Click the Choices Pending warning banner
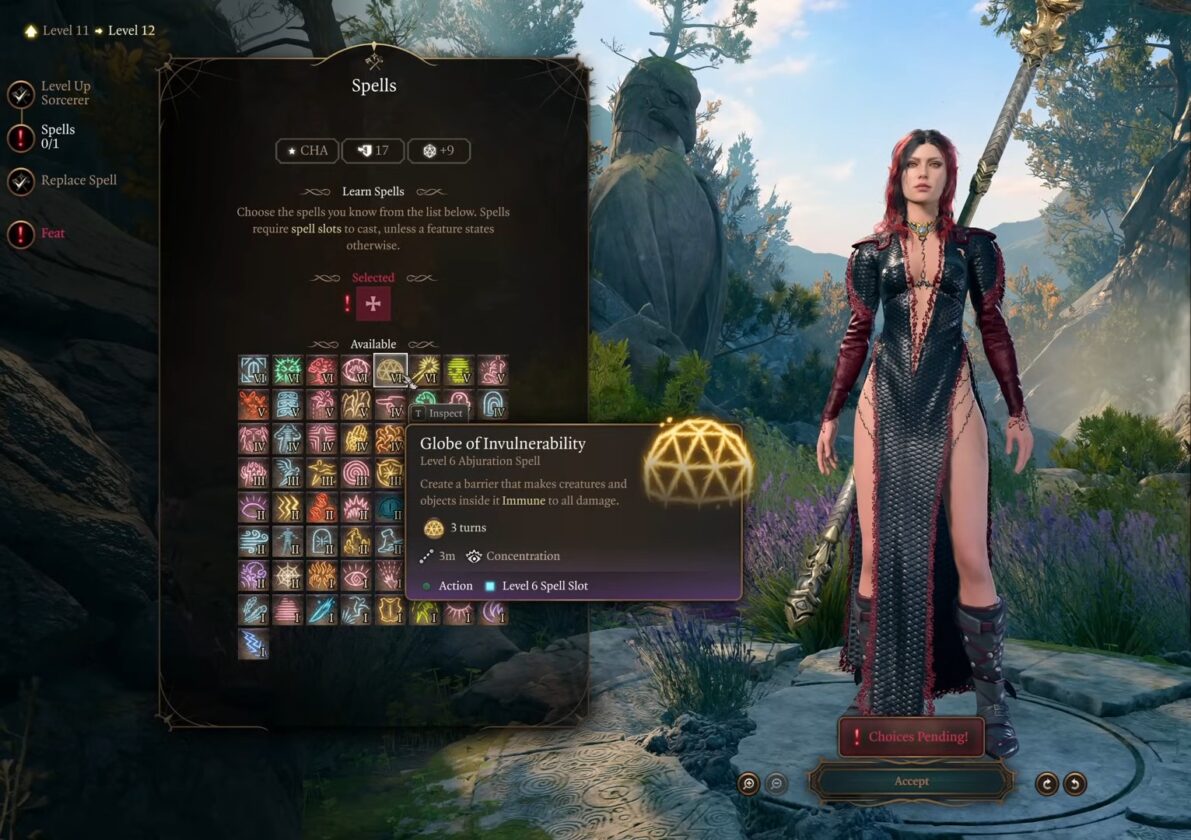 coord(911,737)
